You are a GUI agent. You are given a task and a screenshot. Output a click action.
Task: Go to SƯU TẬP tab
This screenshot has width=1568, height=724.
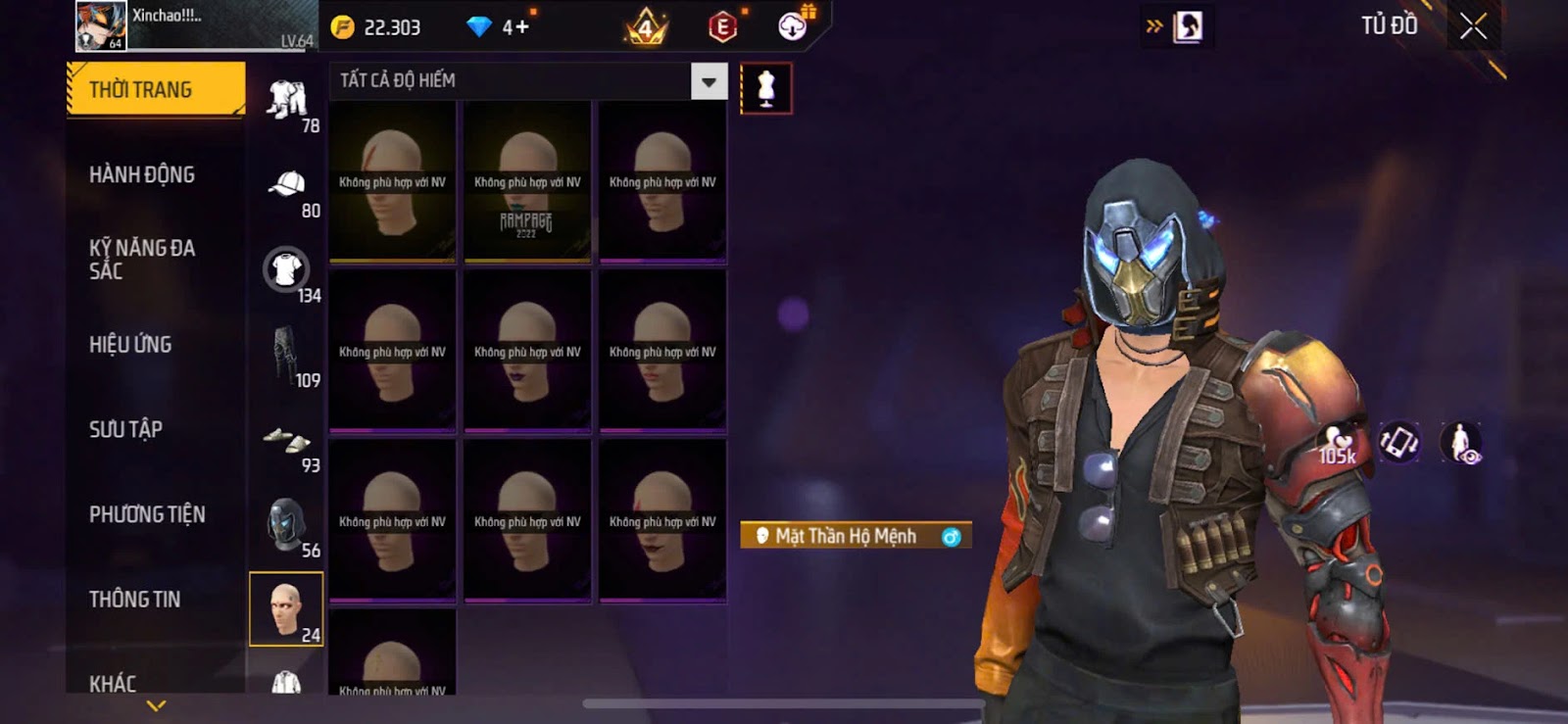[x=125, y=429]
